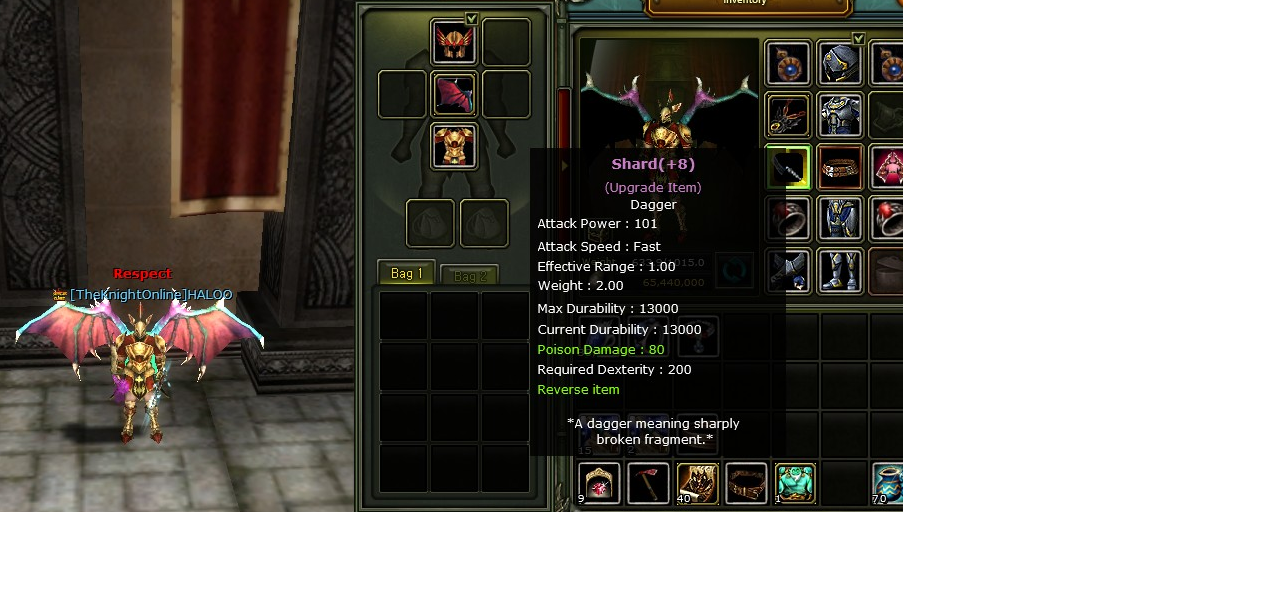Image resolution: width=1274 pixels, height=595 pixels.
Task: Toggle the checkbox above the cosmetic helmet
Action: [472, 19]
